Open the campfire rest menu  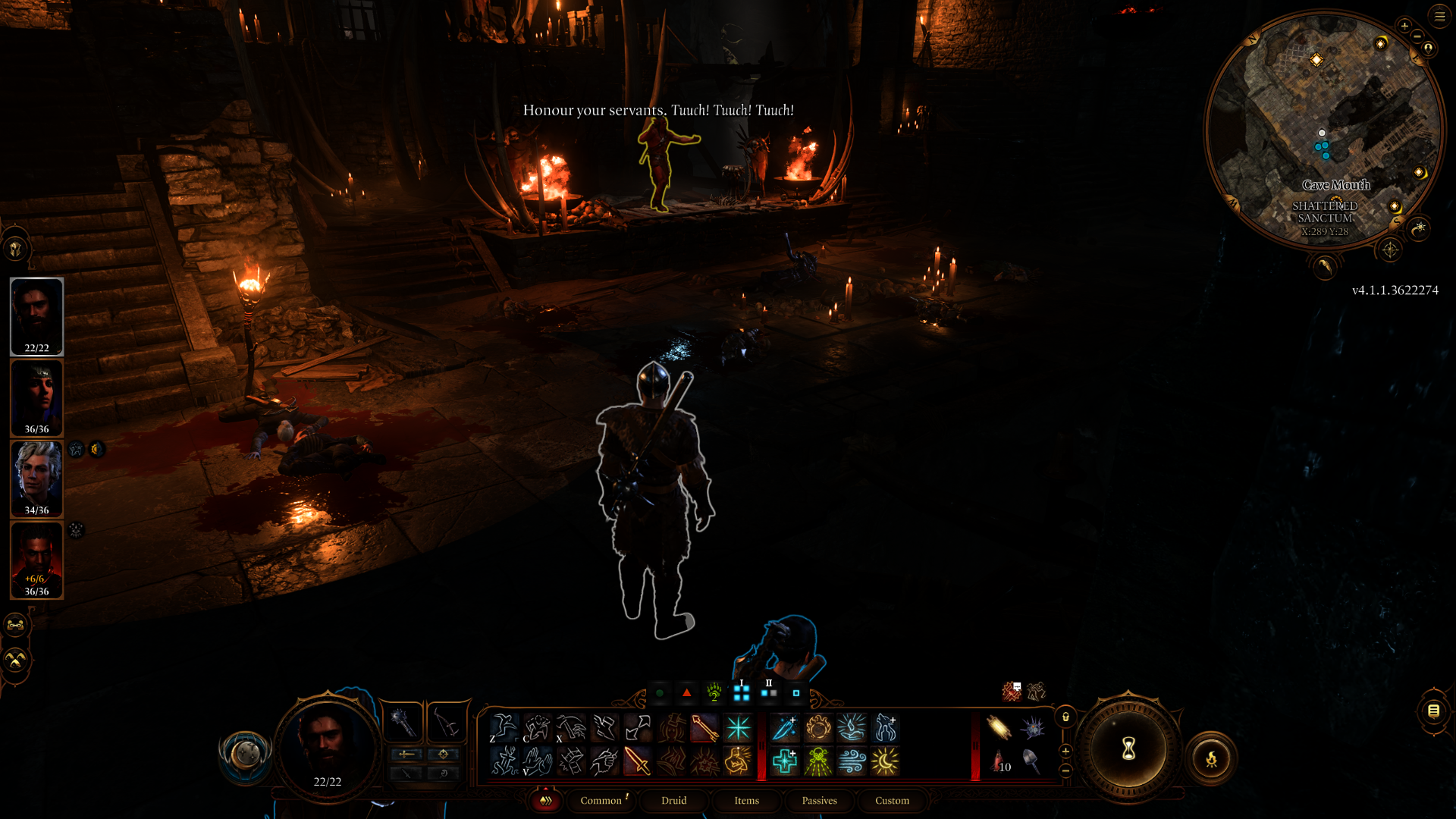click(1211, 758)
